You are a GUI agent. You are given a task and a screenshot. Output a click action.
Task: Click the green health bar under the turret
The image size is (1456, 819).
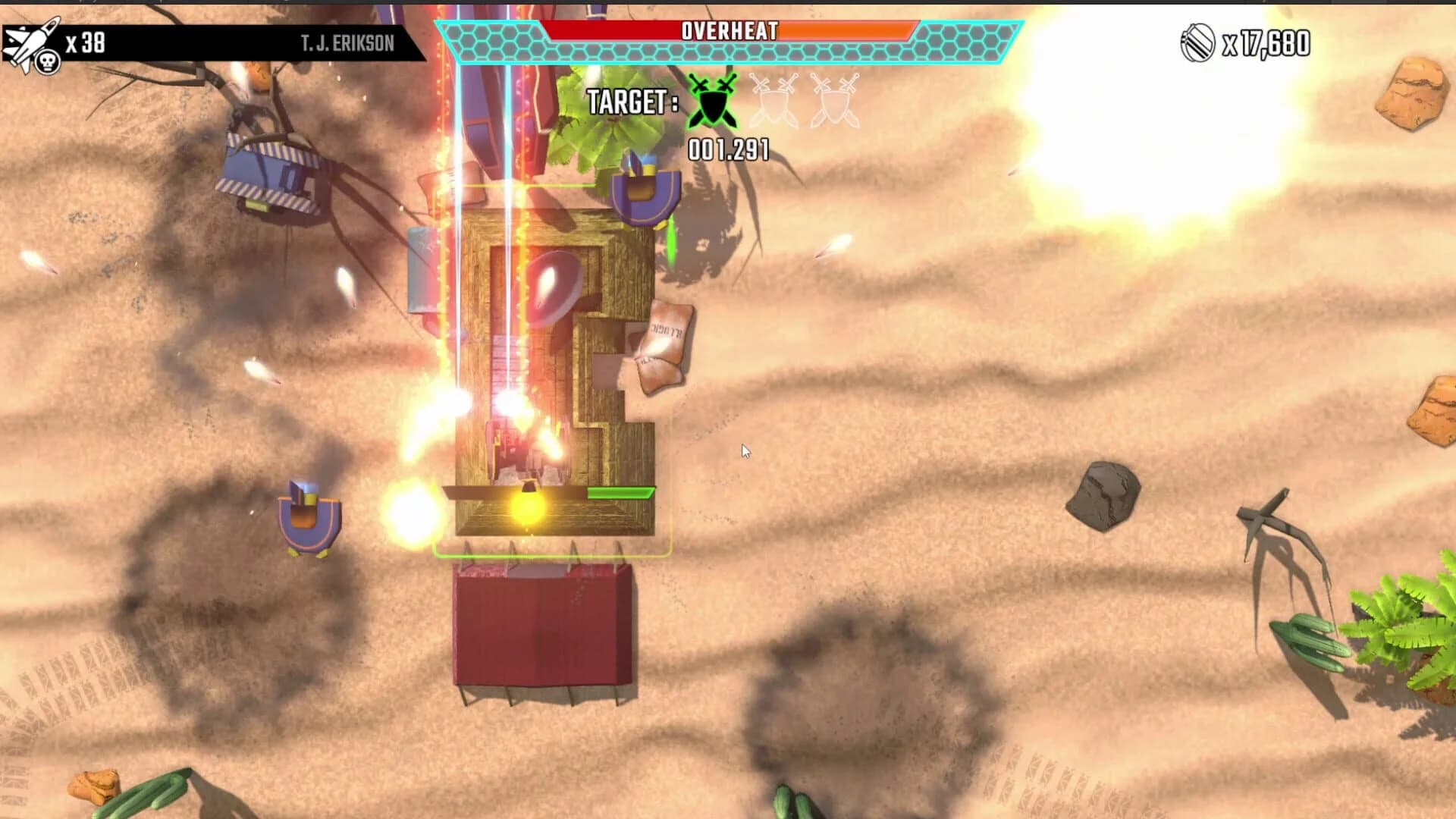(622, 491)
